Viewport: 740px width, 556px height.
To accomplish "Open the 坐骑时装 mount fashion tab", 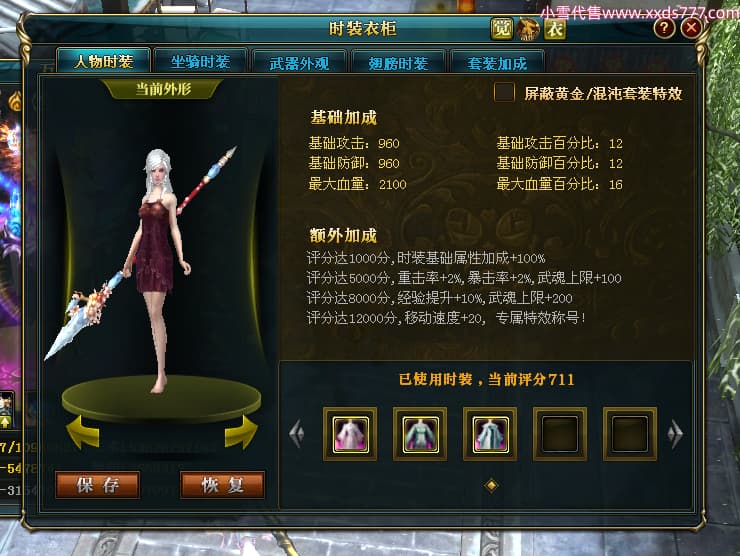I will [x=200, y=62].
